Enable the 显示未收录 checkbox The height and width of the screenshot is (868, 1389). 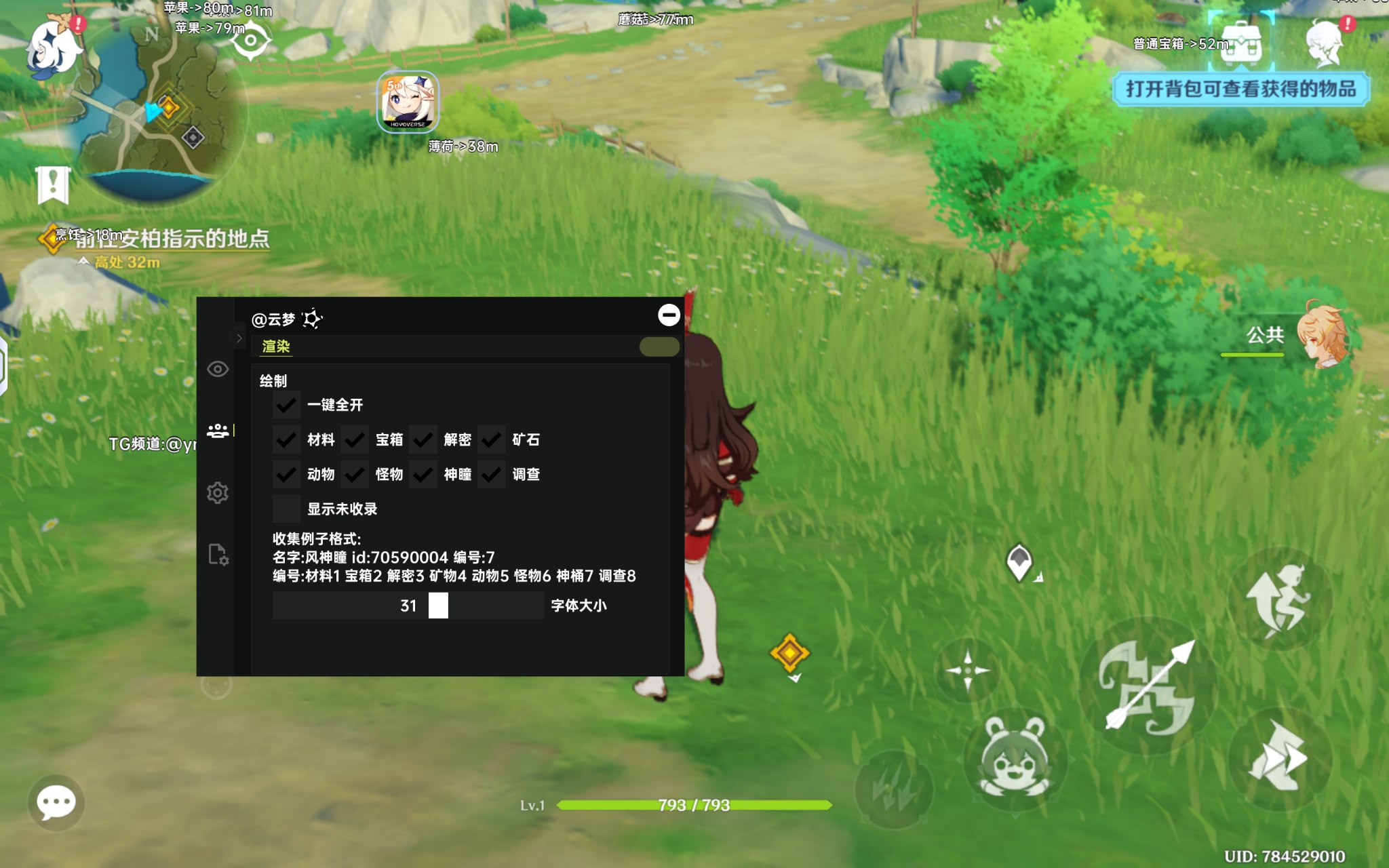[x=286, y=509]
